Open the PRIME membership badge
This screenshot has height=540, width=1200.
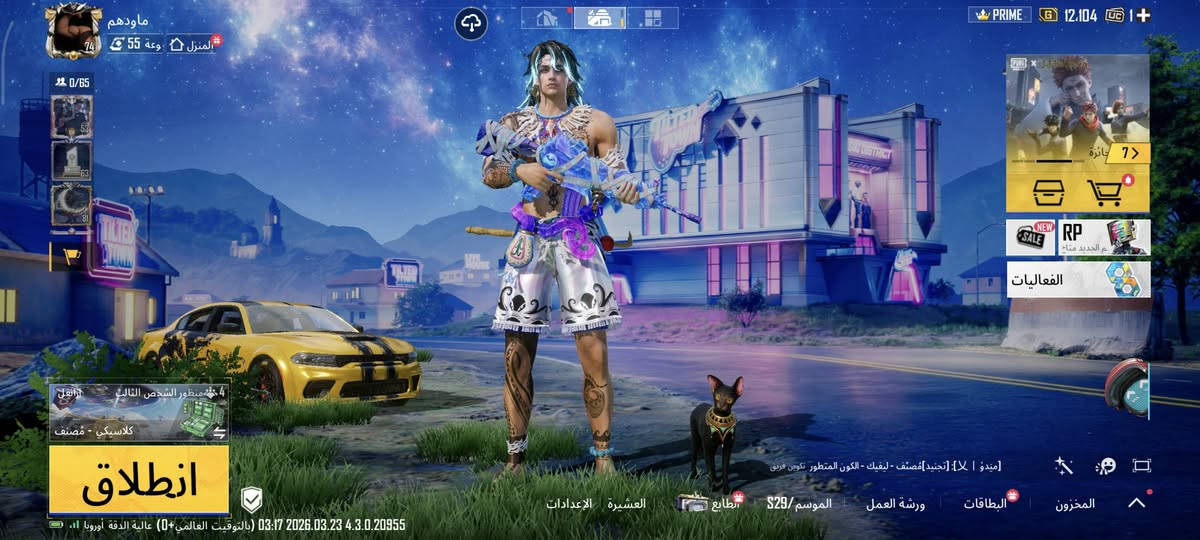[x=1000, y=15]
